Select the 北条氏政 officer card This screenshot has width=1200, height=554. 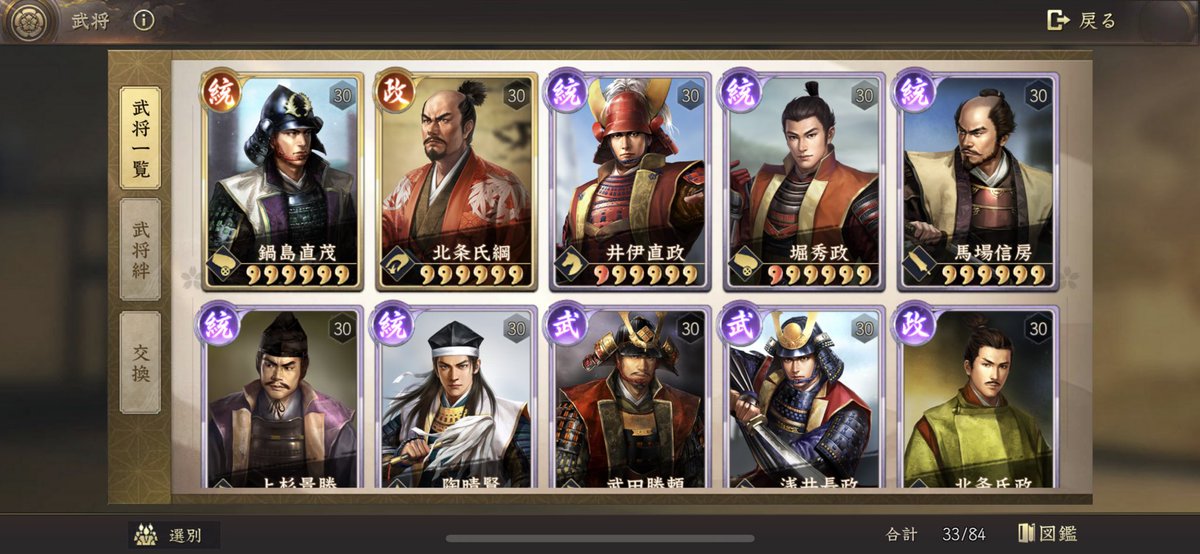pyautogui.click(x=977, y=400)
